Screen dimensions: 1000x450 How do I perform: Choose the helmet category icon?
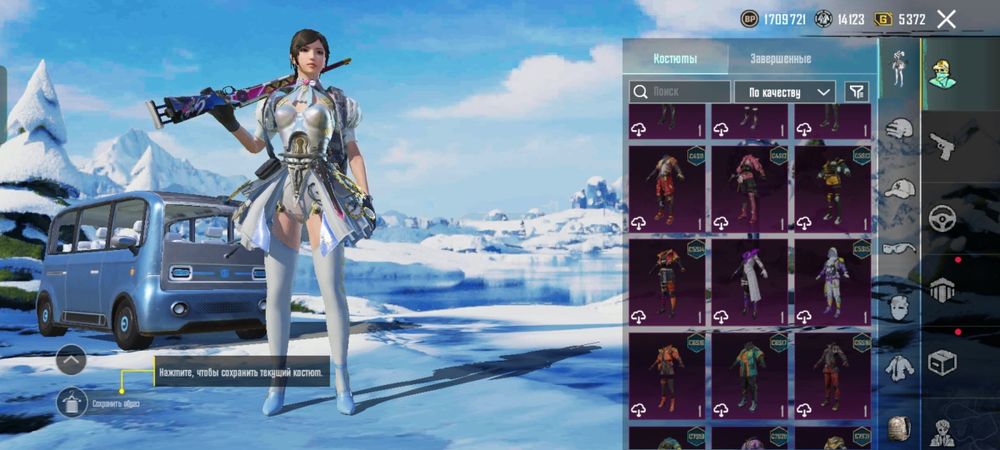(x=900, y=128)
